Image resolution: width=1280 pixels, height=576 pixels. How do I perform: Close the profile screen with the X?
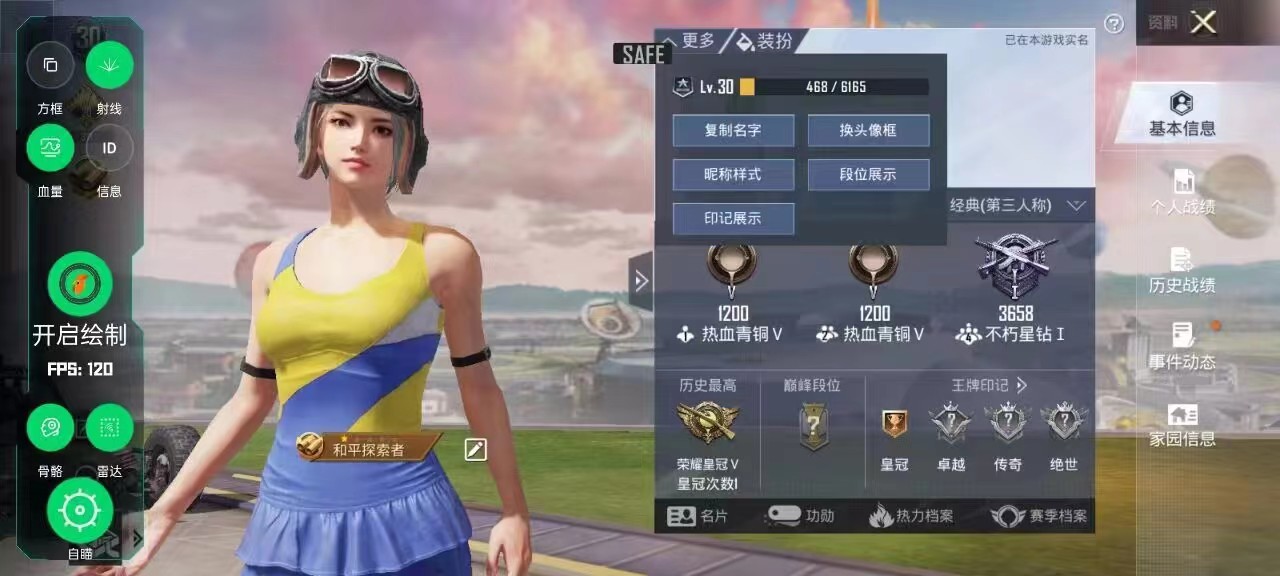coord(1203,22)
